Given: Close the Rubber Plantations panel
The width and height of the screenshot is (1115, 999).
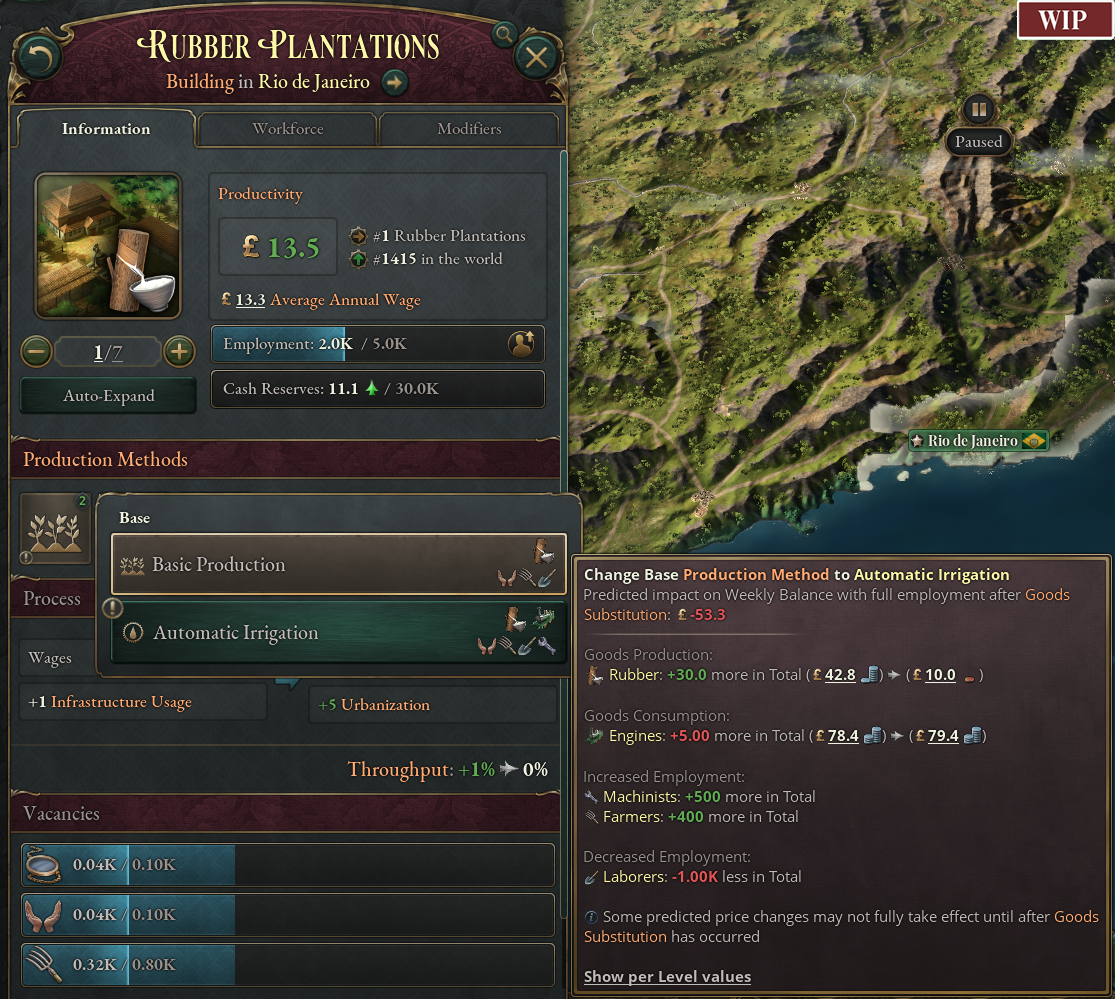Looking at the screenshot, I should click(x=536, y=58).
